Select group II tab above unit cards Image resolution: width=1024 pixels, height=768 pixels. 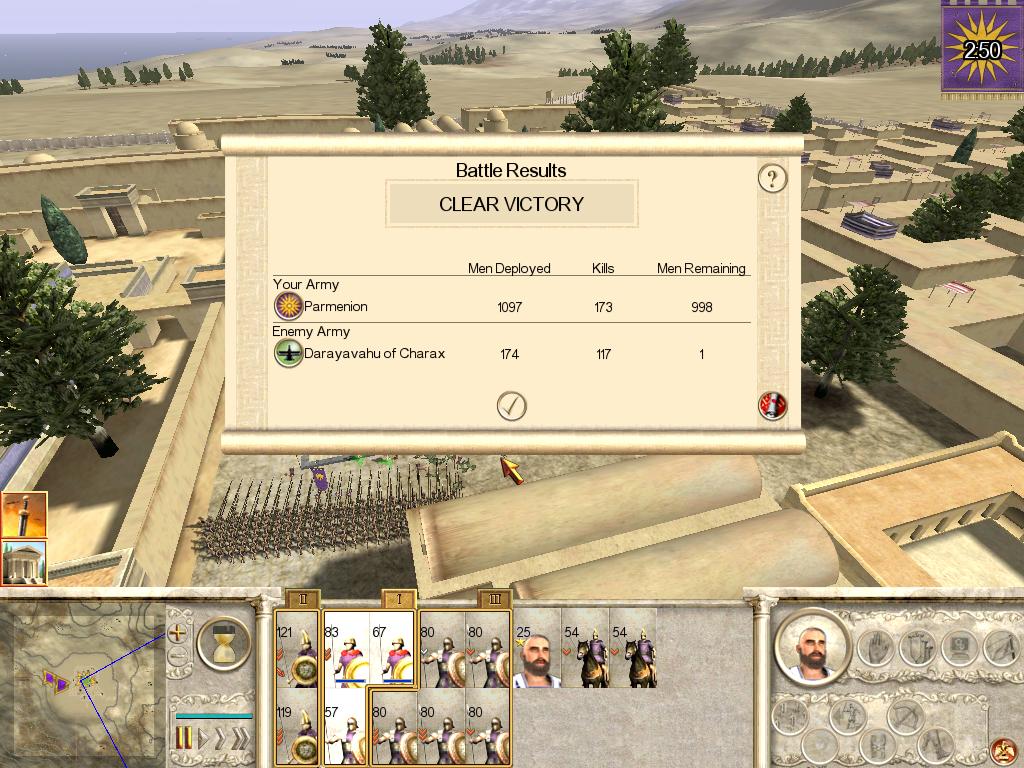point(302,598)
